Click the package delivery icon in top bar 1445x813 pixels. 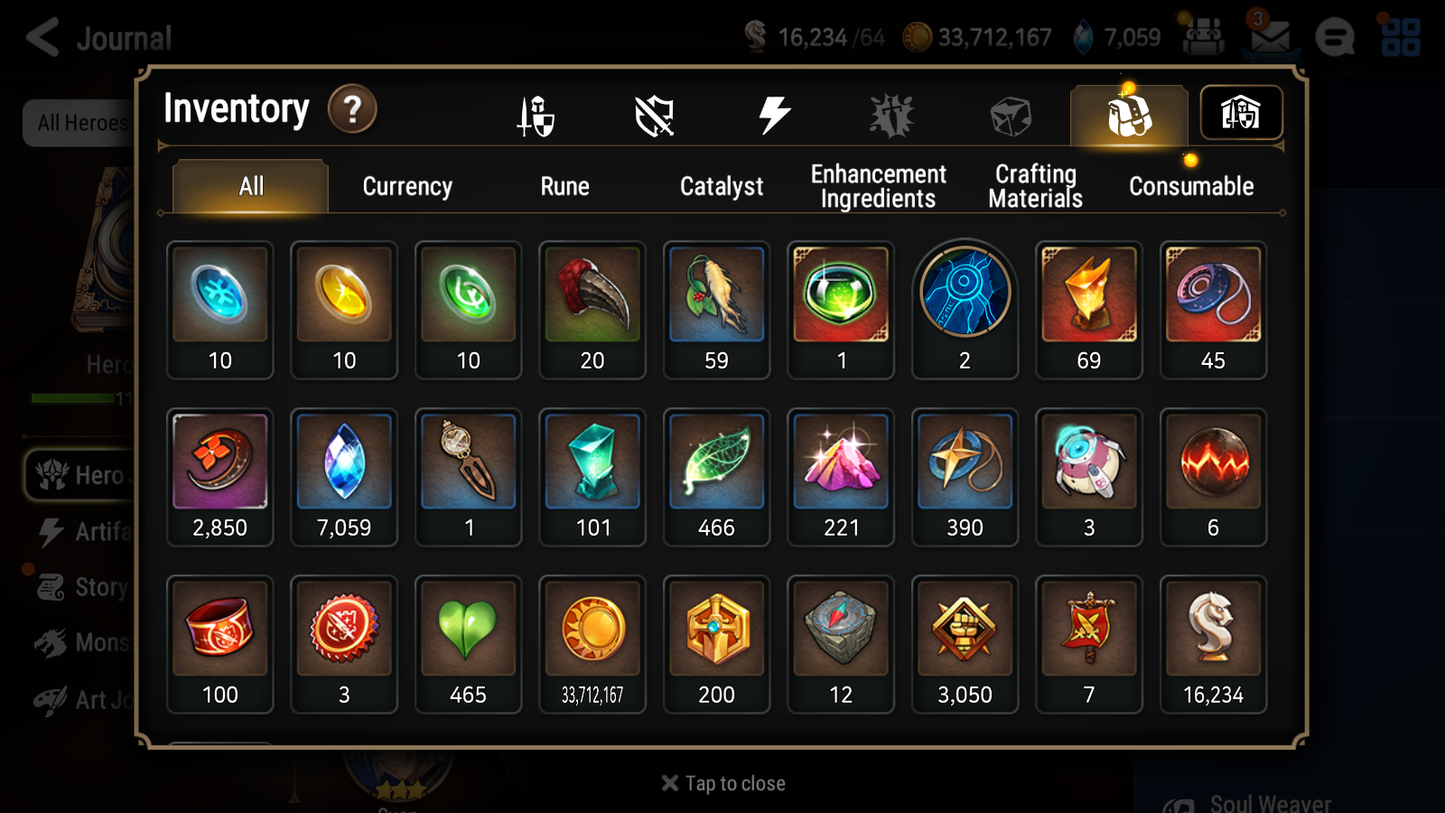(x=1203, y=37)
